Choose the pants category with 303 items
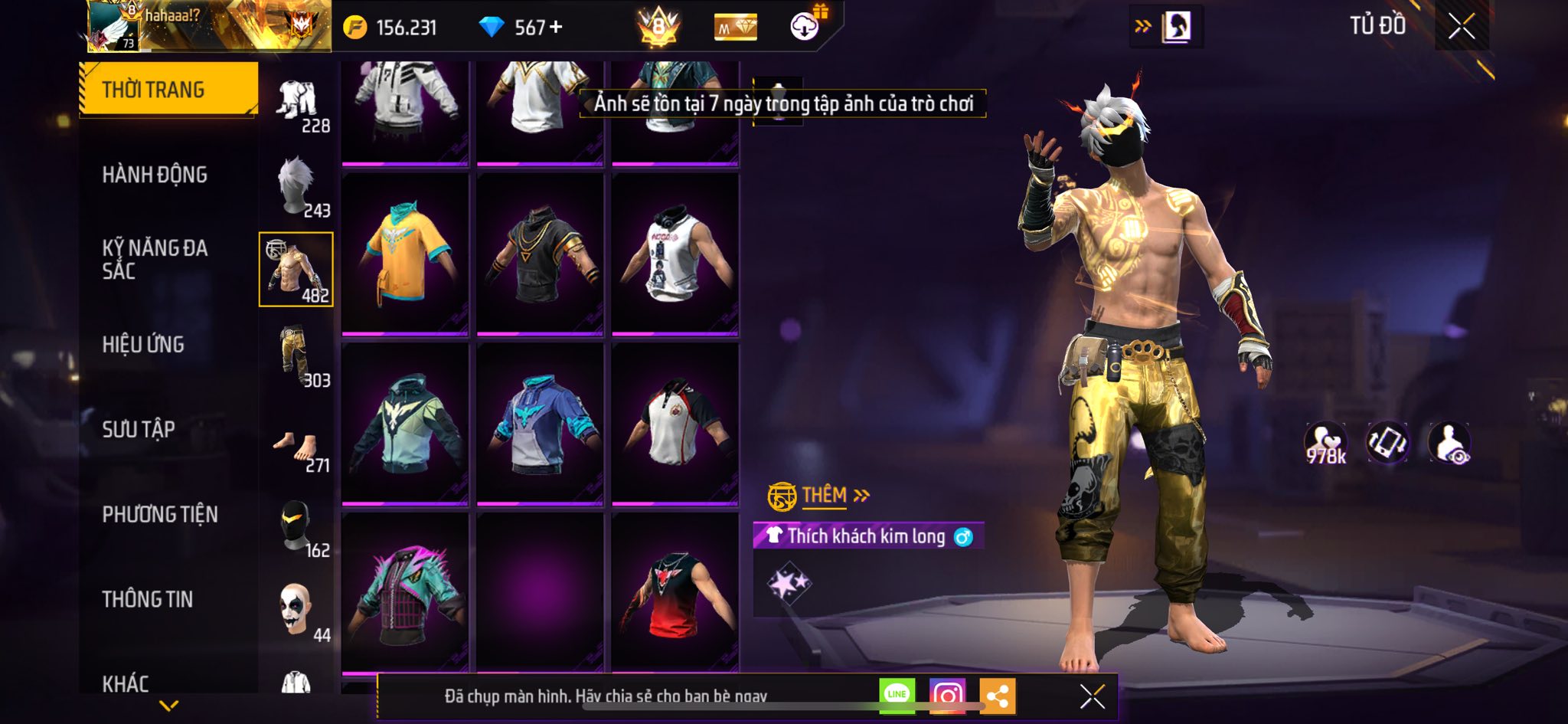Image resolution: width=1568 pixels, height=724 pixels. click(x=297, y=355)
